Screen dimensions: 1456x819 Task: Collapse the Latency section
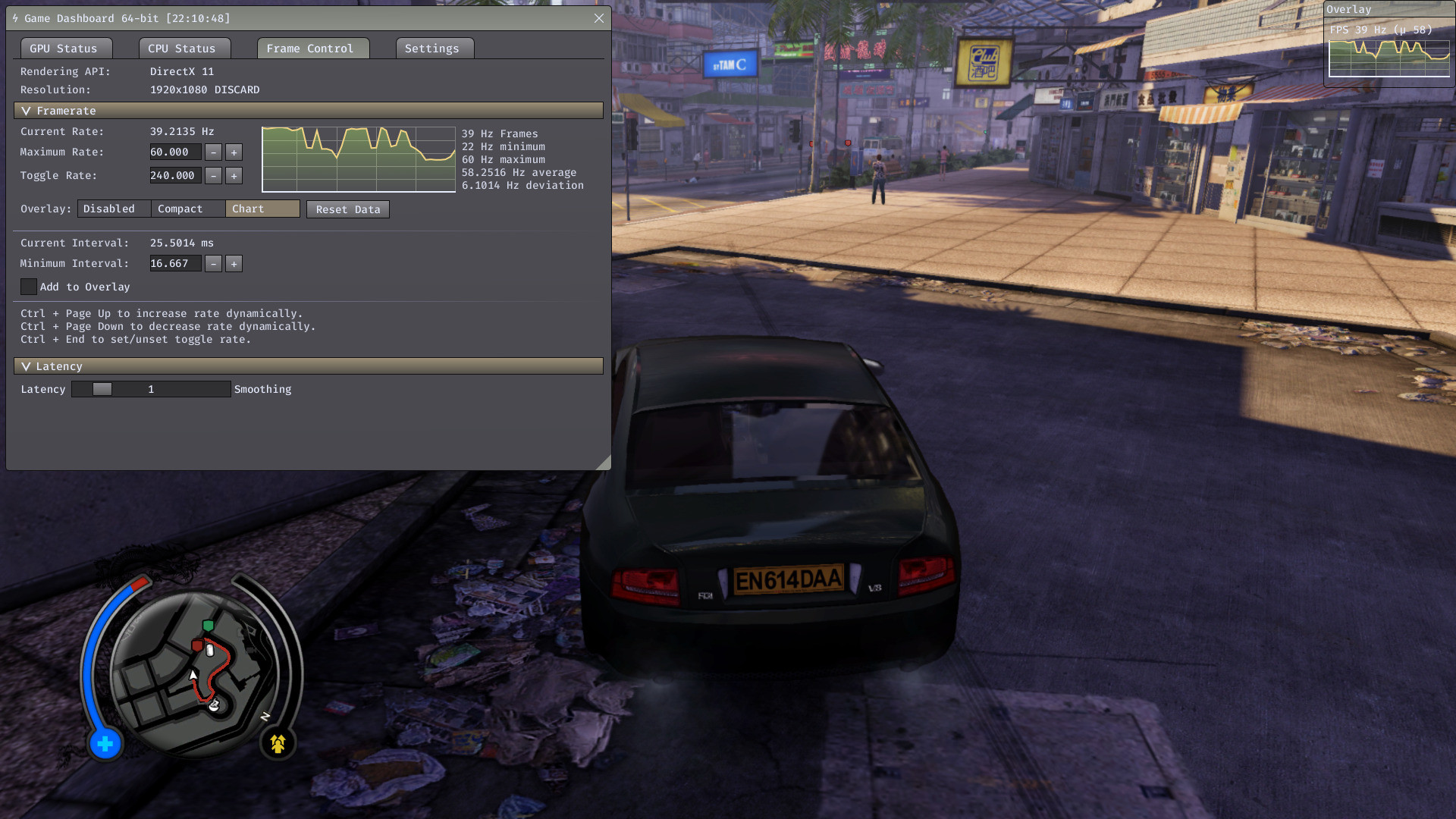point(27,366)
